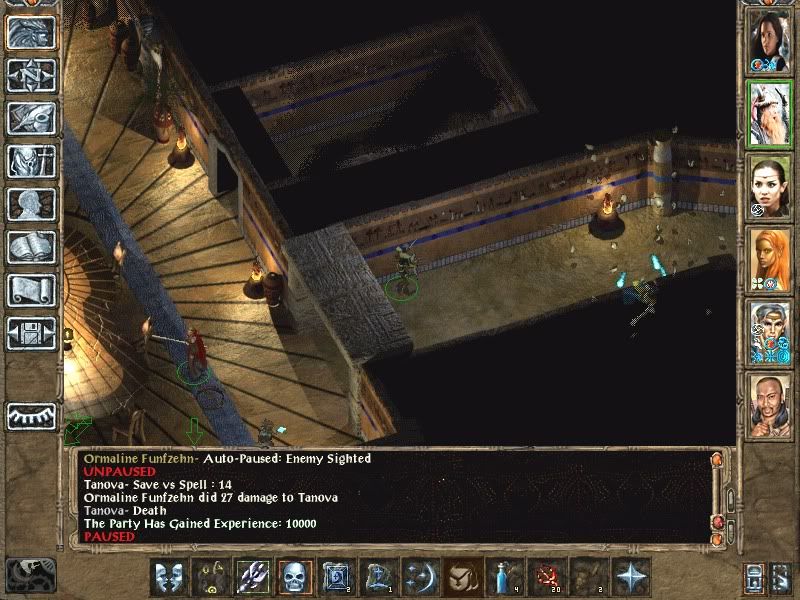800x600 pixels.
Task: Open the priest scroll button
Action: click(31, 290)
